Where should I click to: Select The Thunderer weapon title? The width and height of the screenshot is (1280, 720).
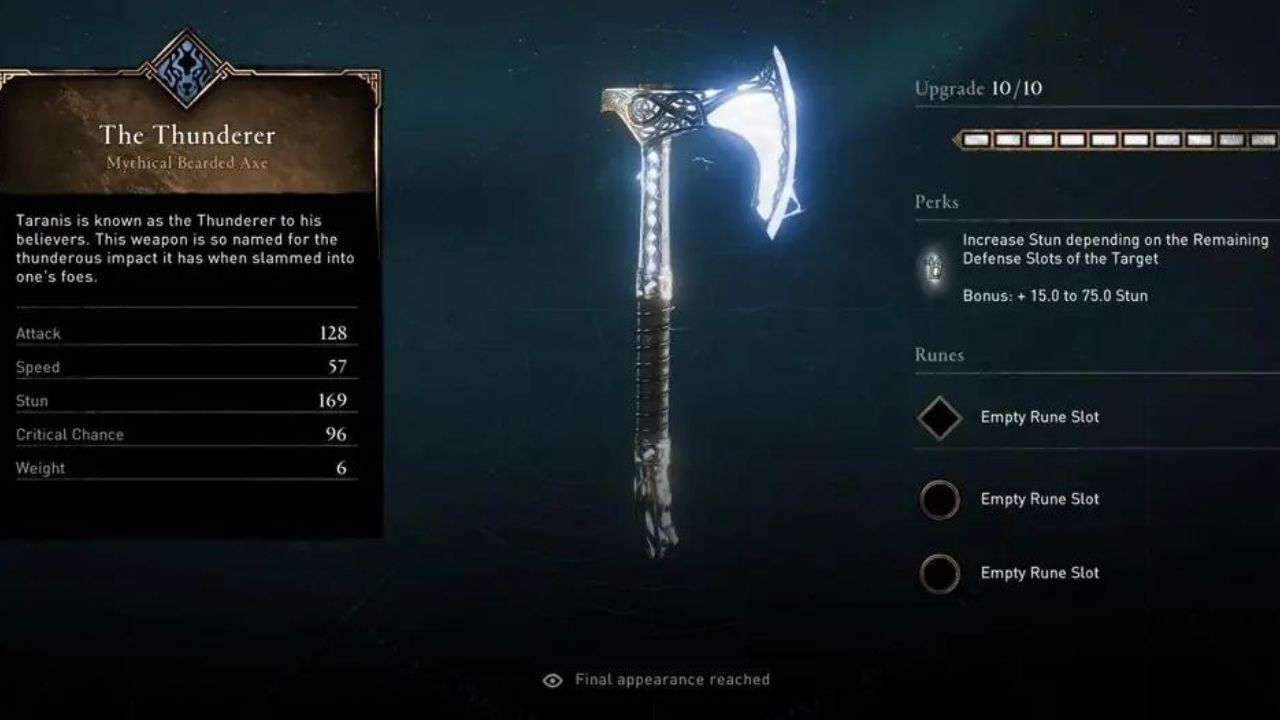coord(186,135)
